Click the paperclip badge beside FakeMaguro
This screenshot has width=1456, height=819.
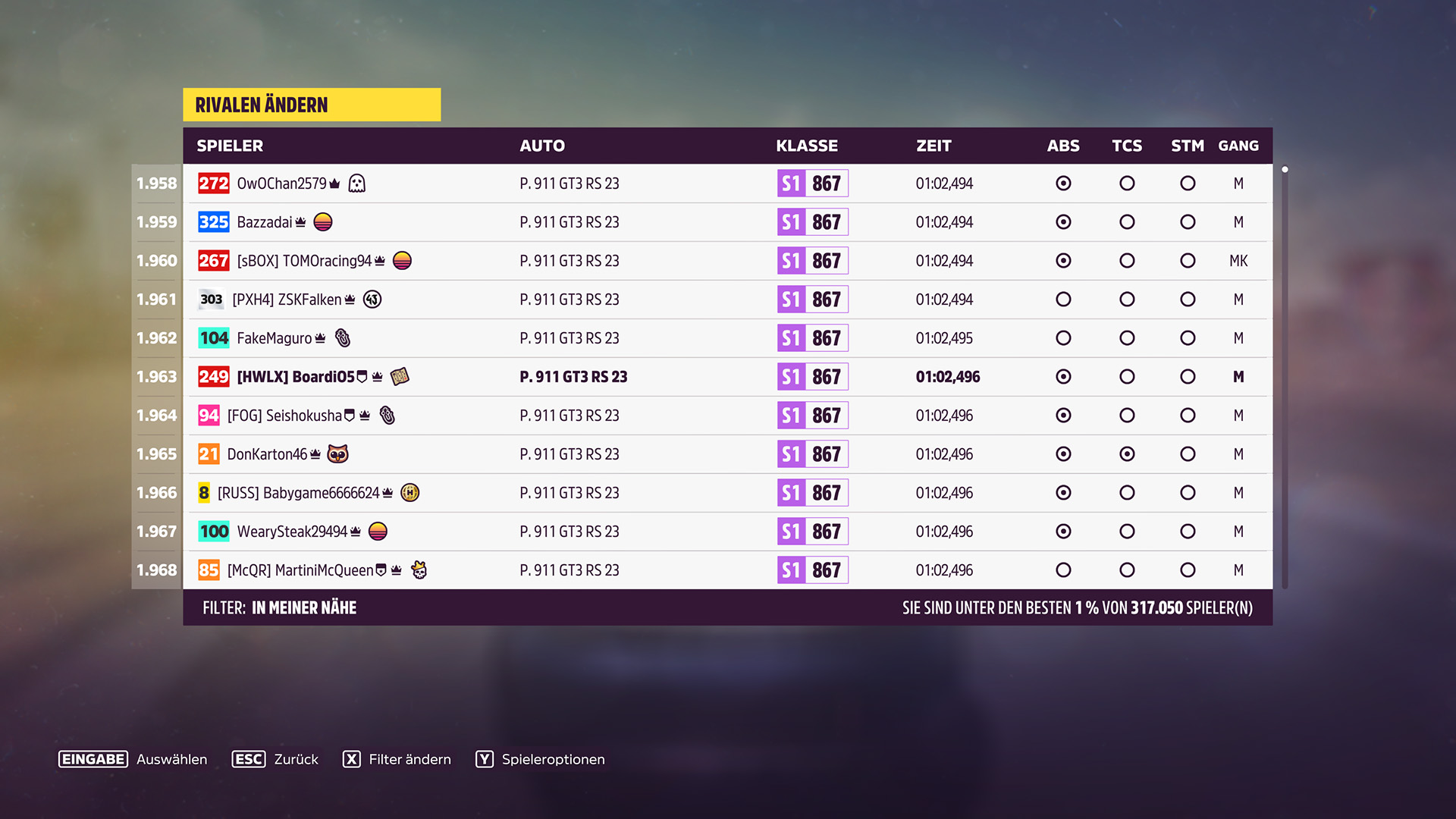[343, 337]
